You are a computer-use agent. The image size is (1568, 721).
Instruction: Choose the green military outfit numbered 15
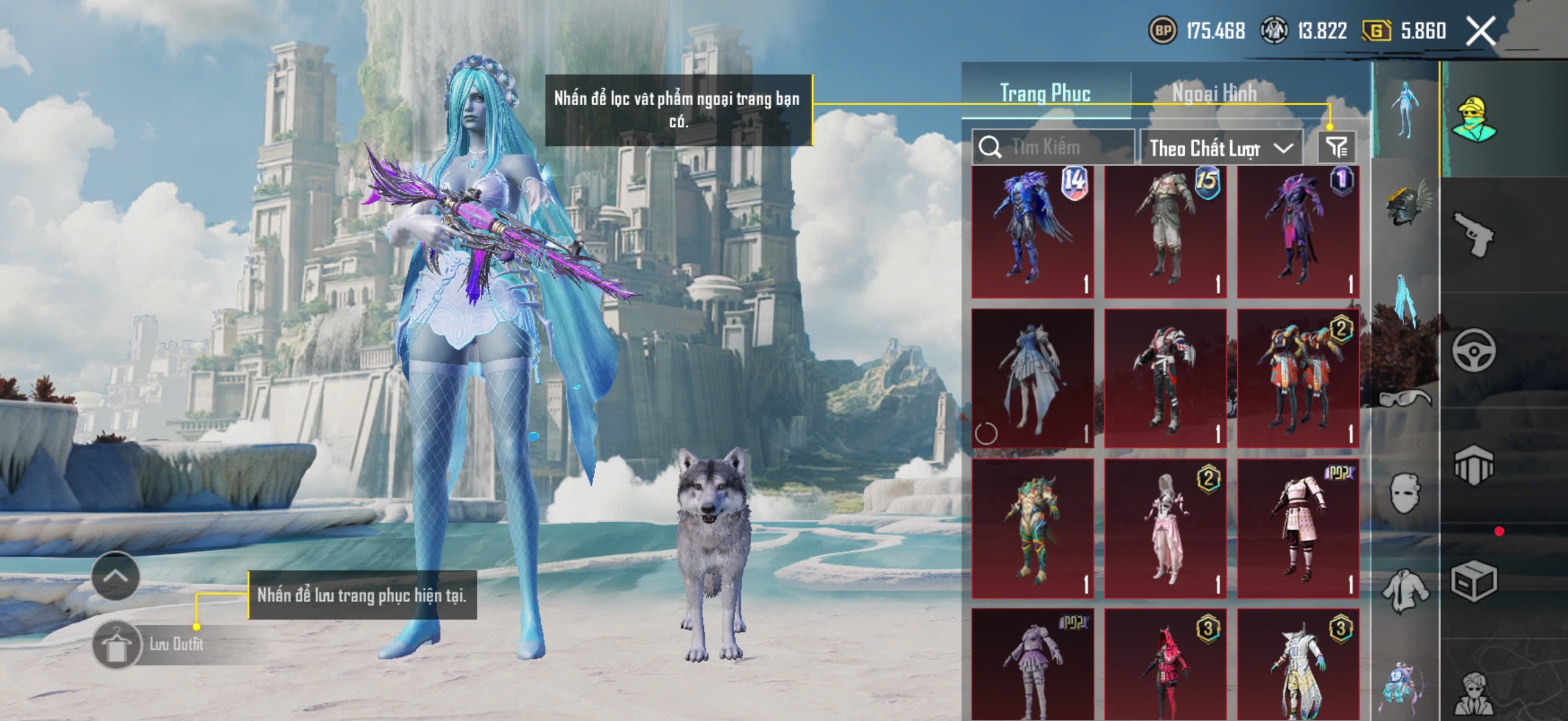coord(1165,232)
